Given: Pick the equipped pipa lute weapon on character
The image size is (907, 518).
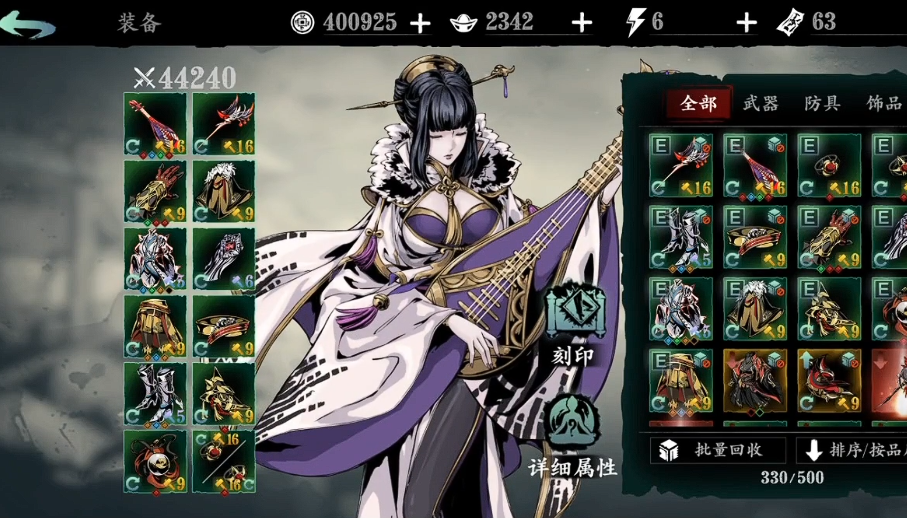Looking at the screenshot, I should tap(155, 124).
